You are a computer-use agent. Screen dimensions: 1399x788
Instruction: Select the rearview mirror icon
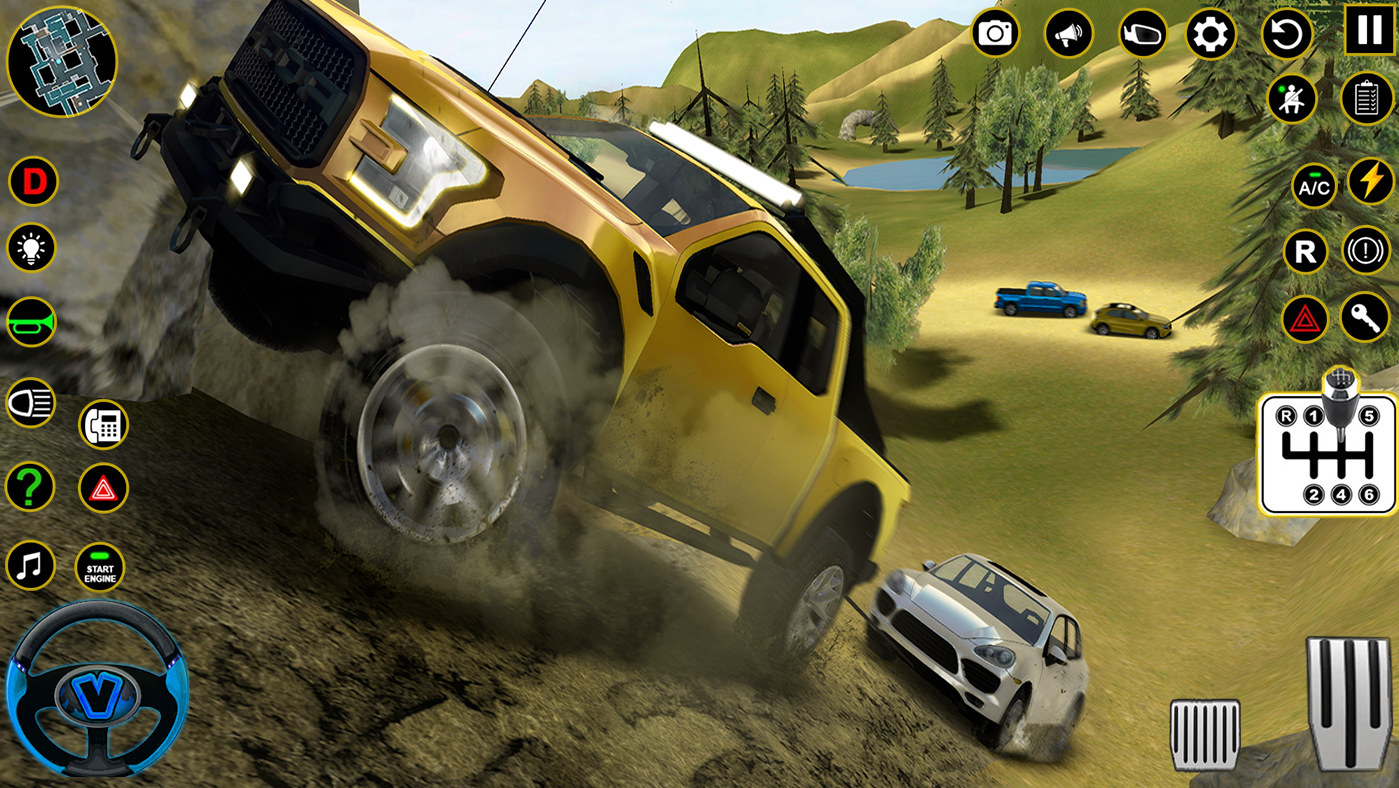(x=1141, y=35)
